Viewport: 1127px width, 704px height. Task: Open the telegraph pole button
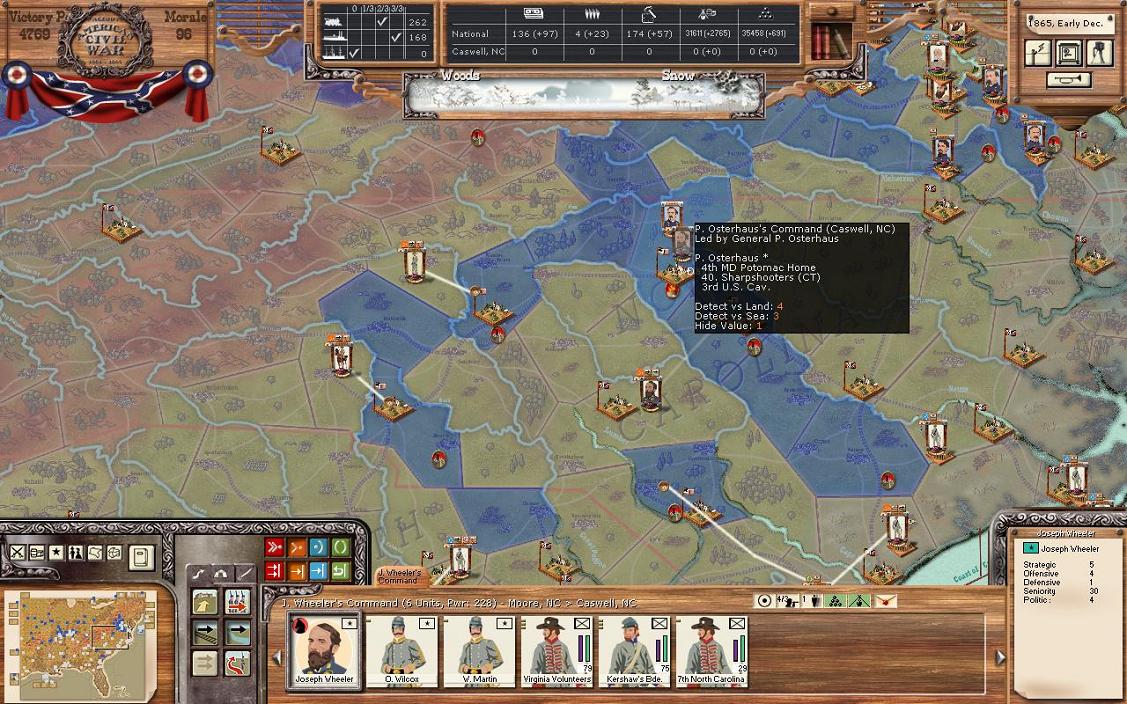pos(1039,53)
